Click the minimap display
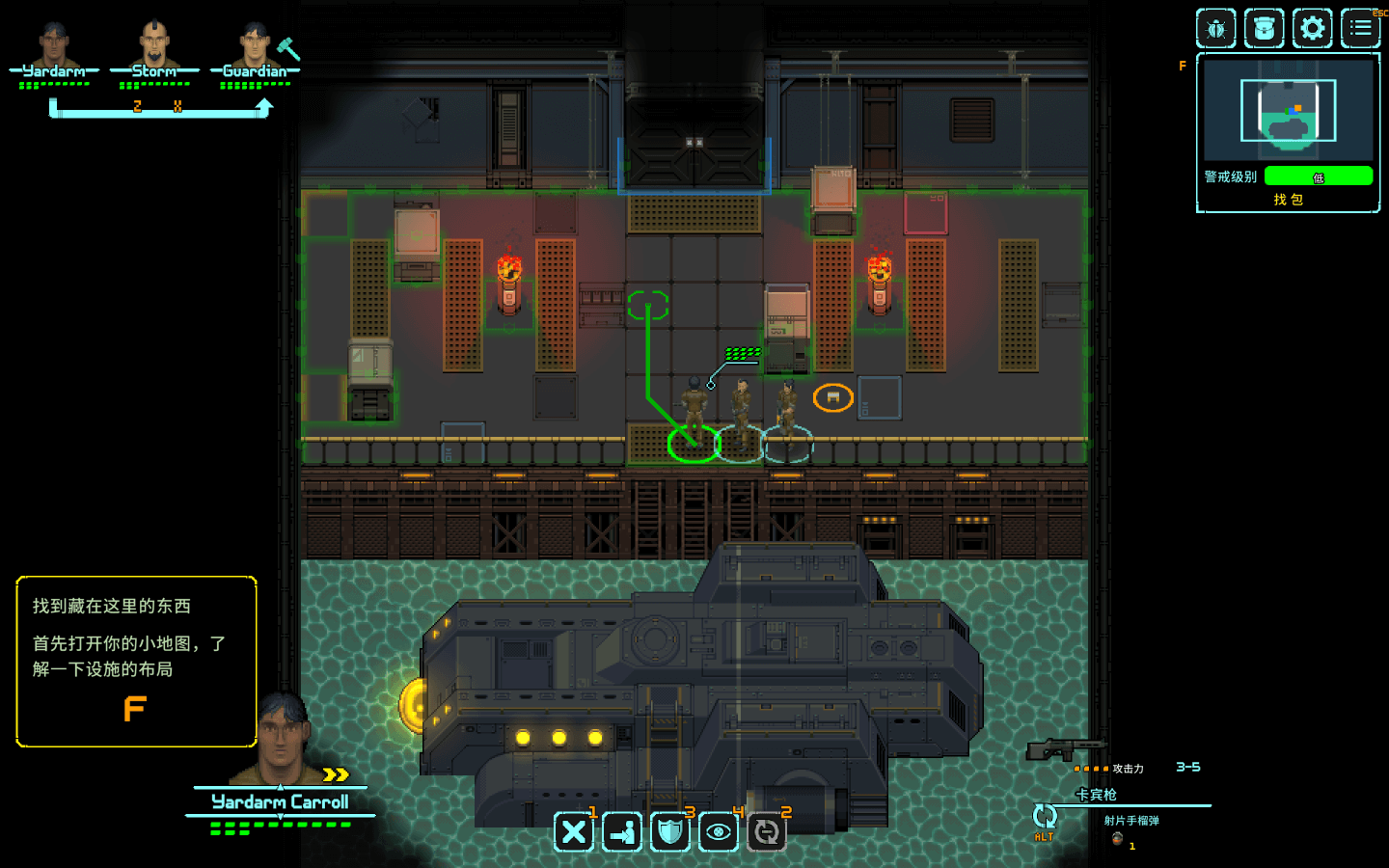This screenshot has height=868, width=1389. [1288, 109]
